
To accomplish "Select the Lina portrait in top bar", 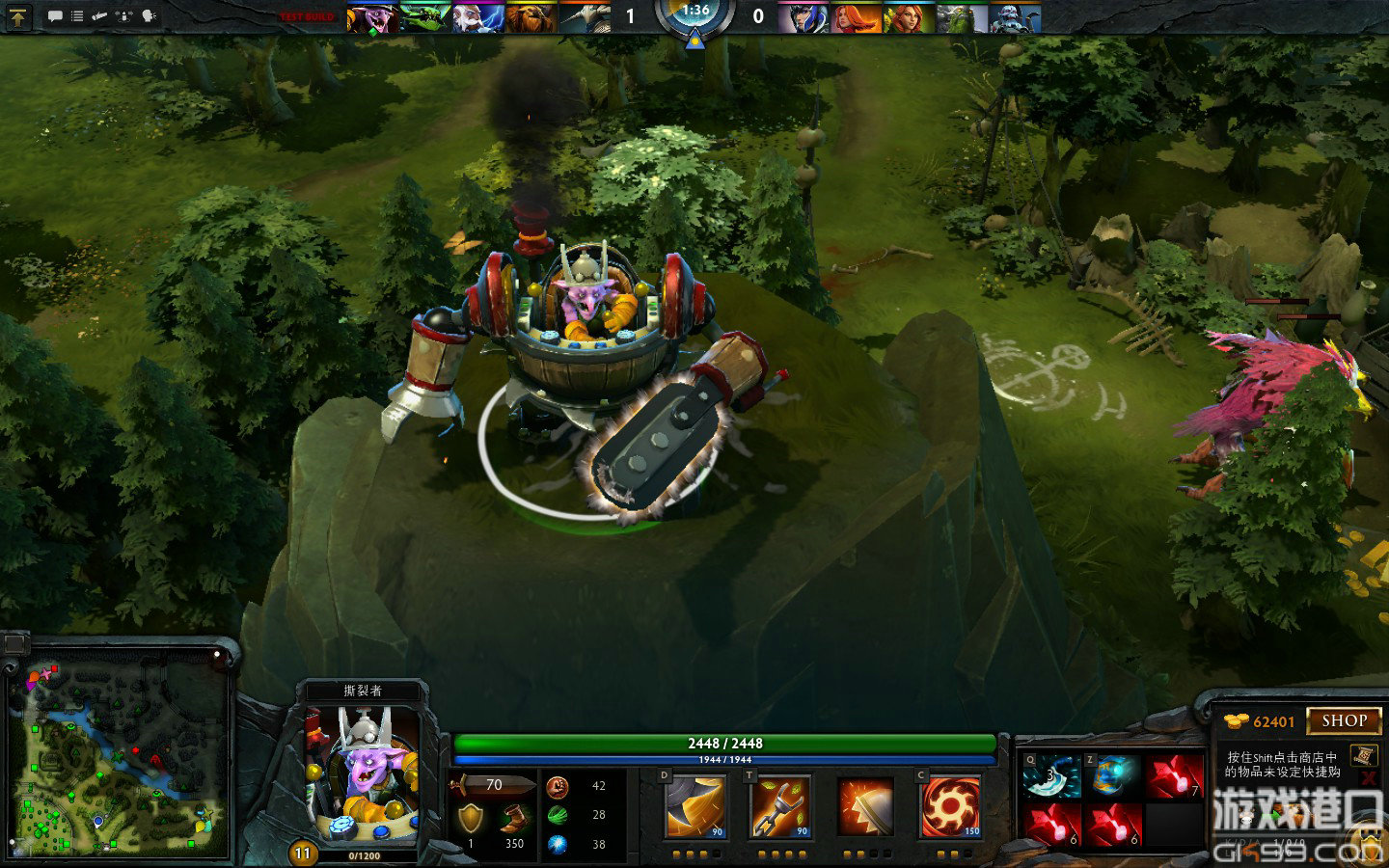I will click(x=855, y=17).
